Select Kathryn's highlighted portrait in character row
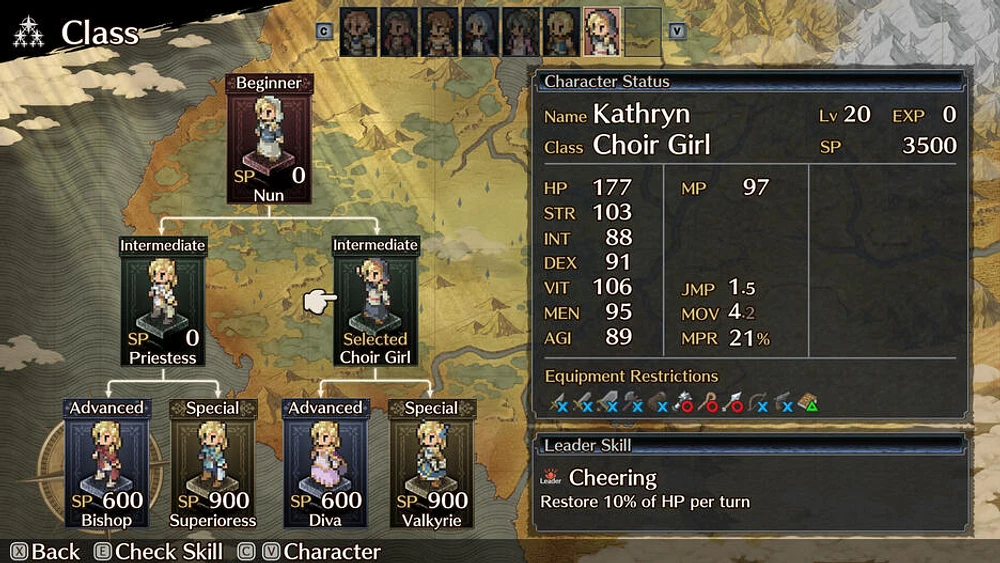The height and width of the screenshot is (563, 1000). pos(601,31)
